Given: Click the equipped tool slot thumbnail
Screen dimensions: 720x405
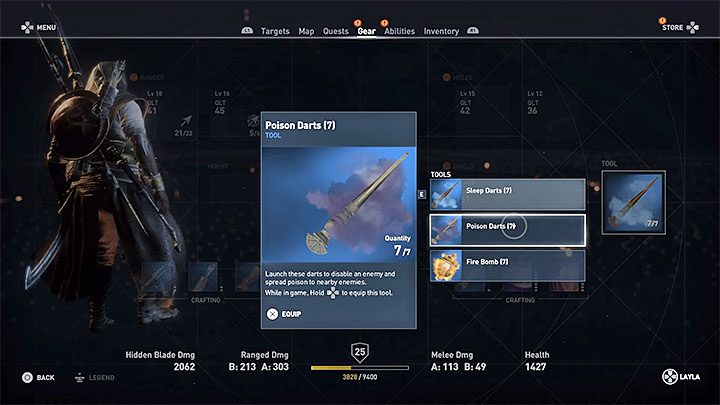Looking at the screenshot, I should coord(633,202).
